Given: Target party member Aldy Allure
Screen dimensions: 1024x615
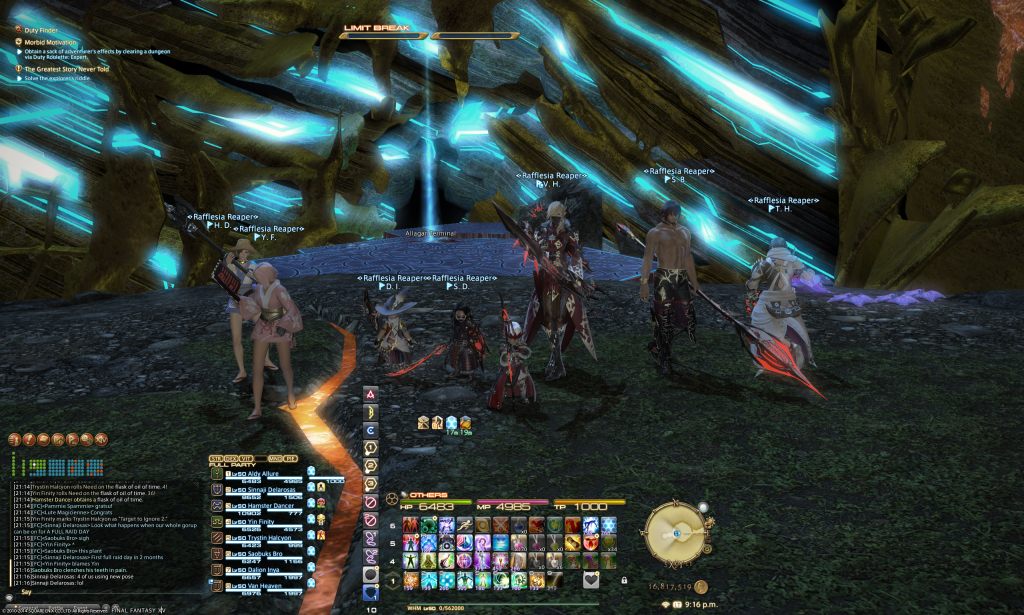Looking at the screenshot, I should click(x=255, y=473).
